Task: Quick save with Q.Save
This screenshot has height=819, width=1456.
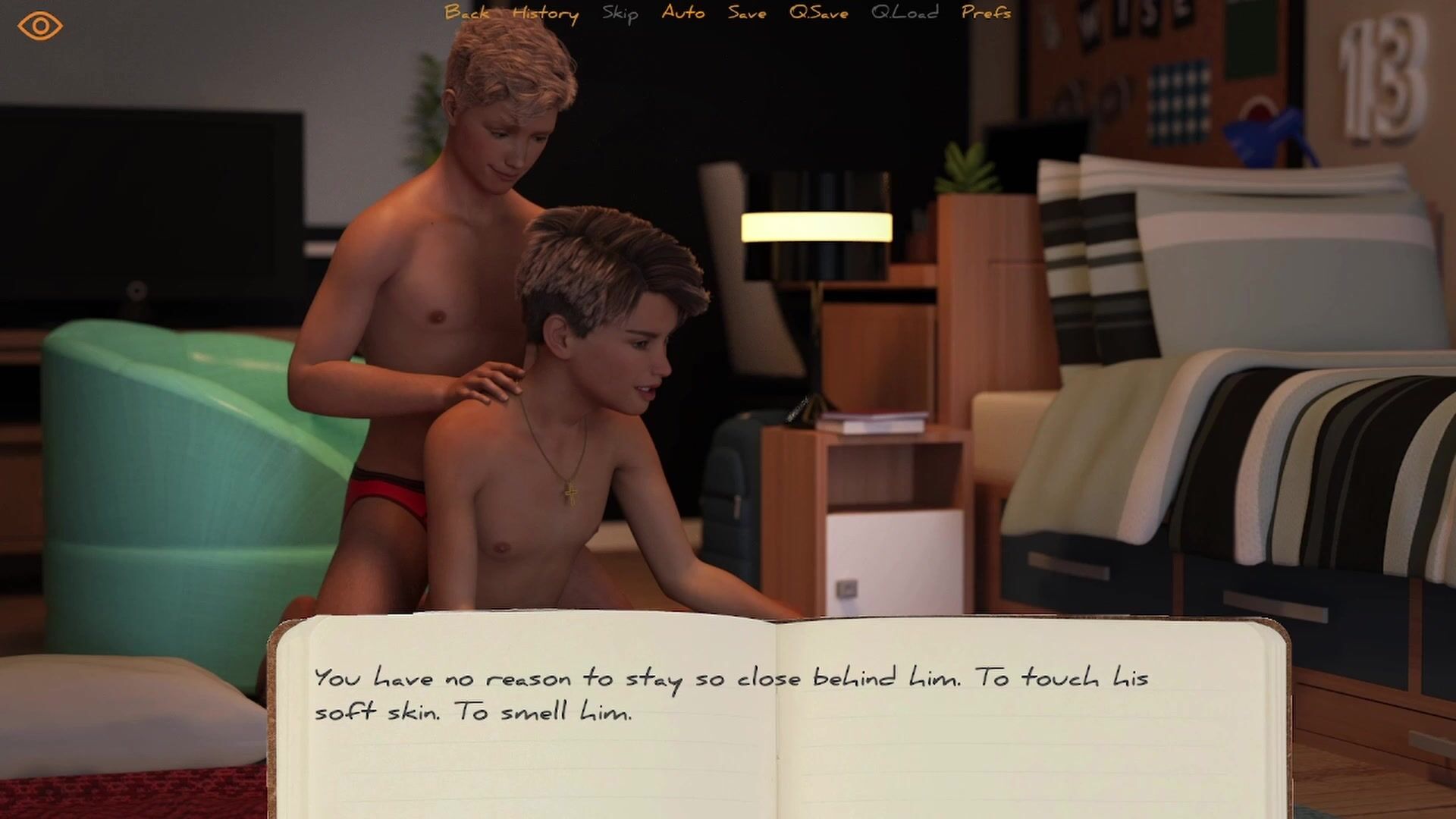Action: pyautogui.click(x=818, y=13)
